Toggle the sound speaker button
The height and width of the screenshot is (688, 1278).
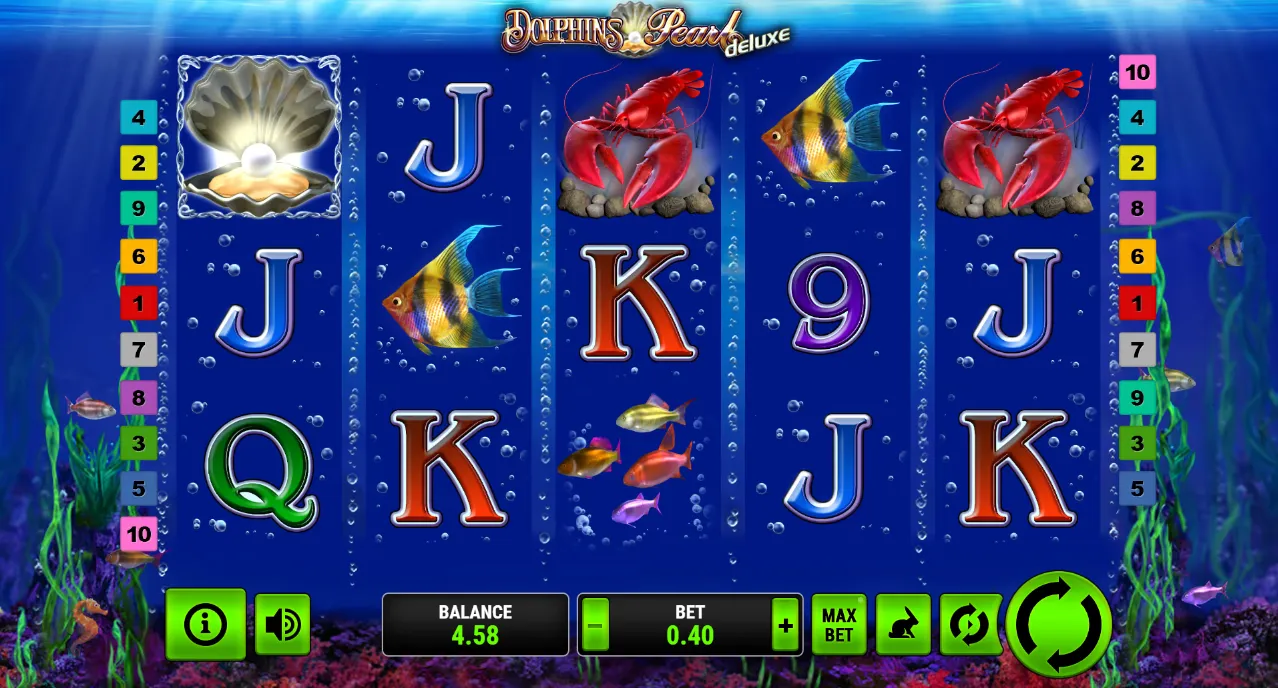(282, 624)
